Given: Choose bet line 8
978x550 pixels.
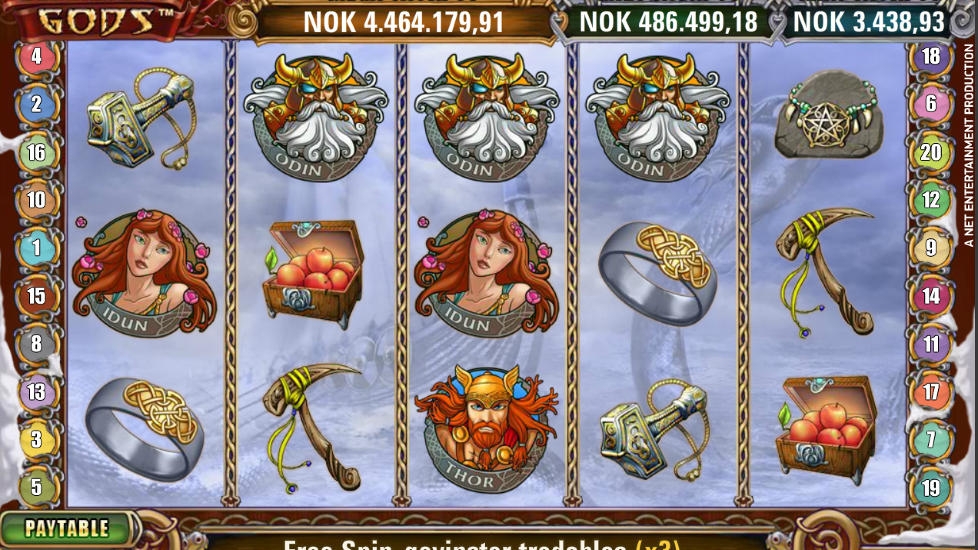Looking at the screenshot, I should click(36, 344).
